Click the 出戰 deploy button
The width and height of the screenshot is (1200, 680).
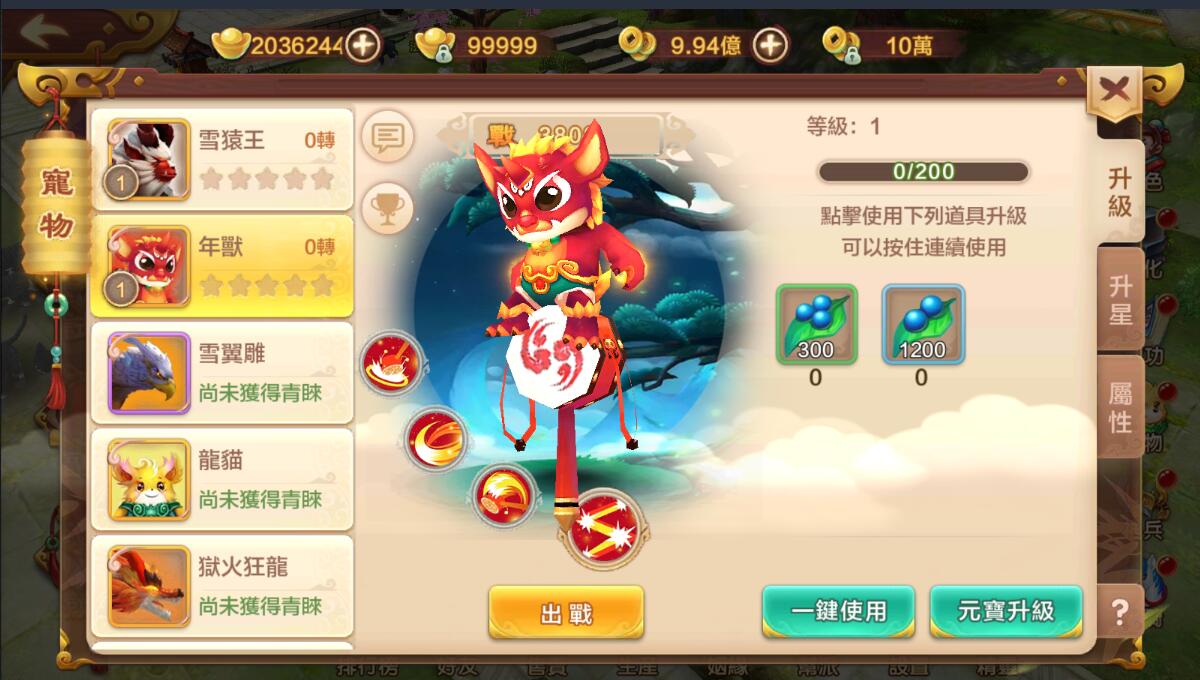(x=566, y=612)
